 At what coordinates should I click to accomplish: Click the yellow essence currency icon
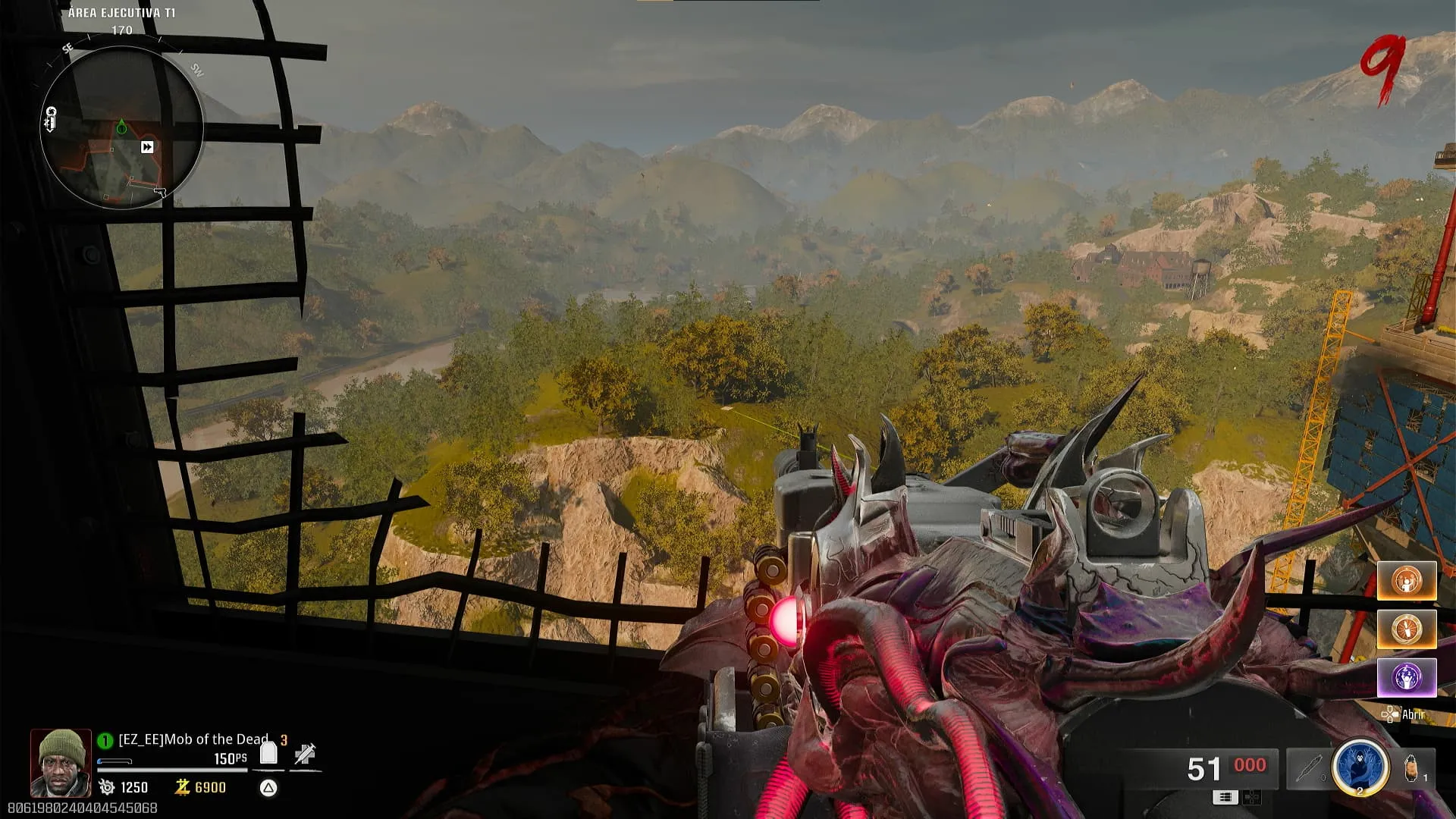click(x=182, y=787)
